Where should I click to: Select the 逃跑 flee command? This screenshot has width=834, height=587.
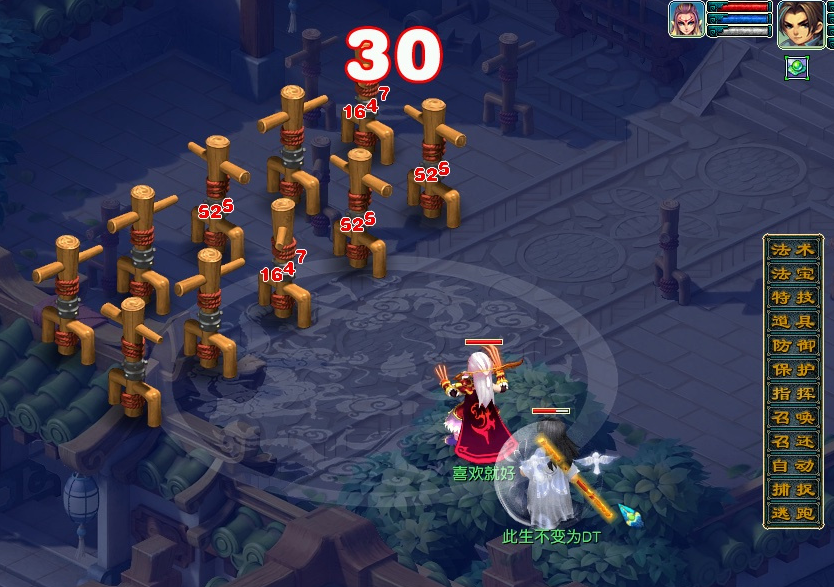[x=793, y=513]
